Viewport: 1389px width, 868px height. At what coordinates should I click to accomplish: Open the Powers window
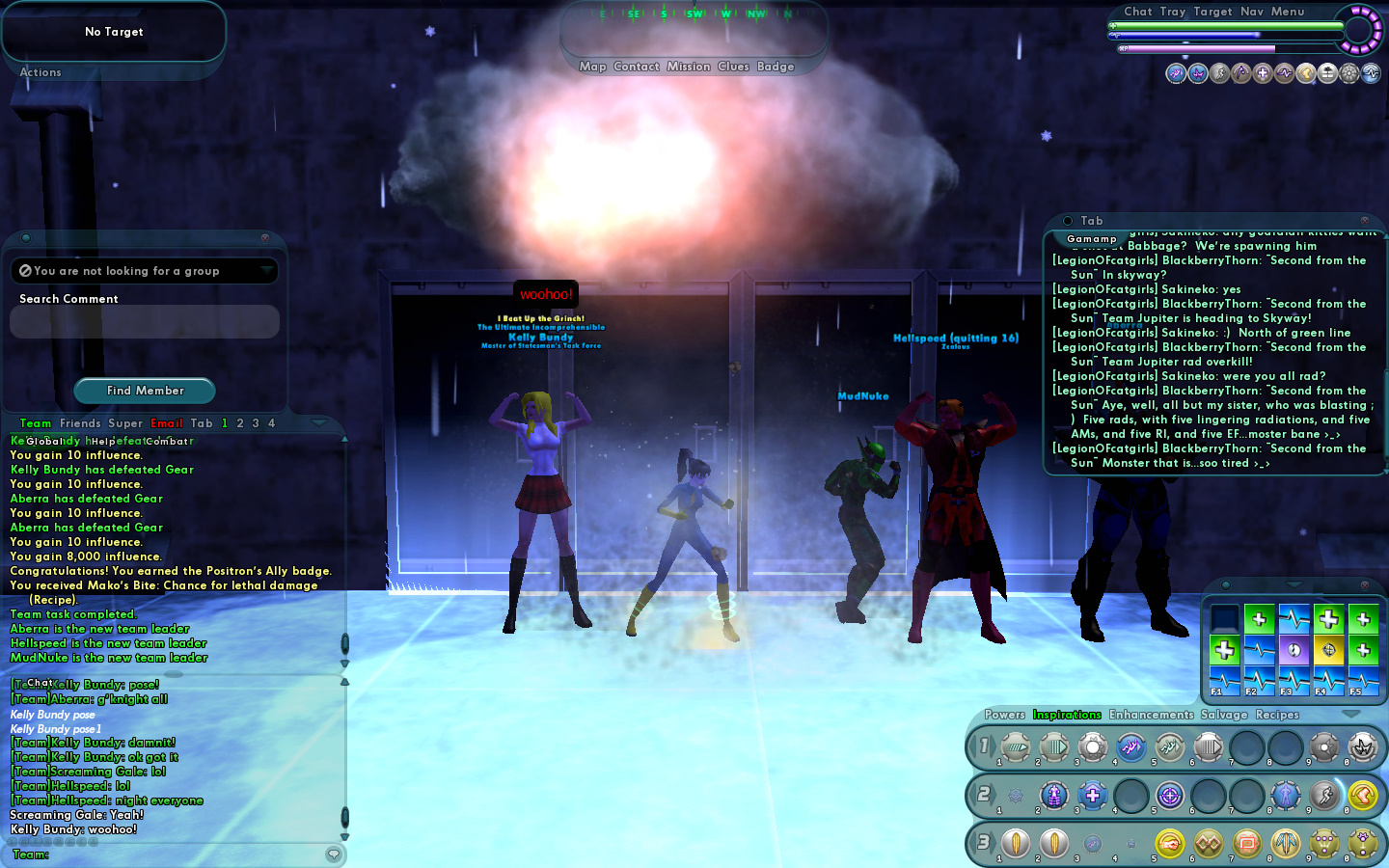tap(1004, 715)
